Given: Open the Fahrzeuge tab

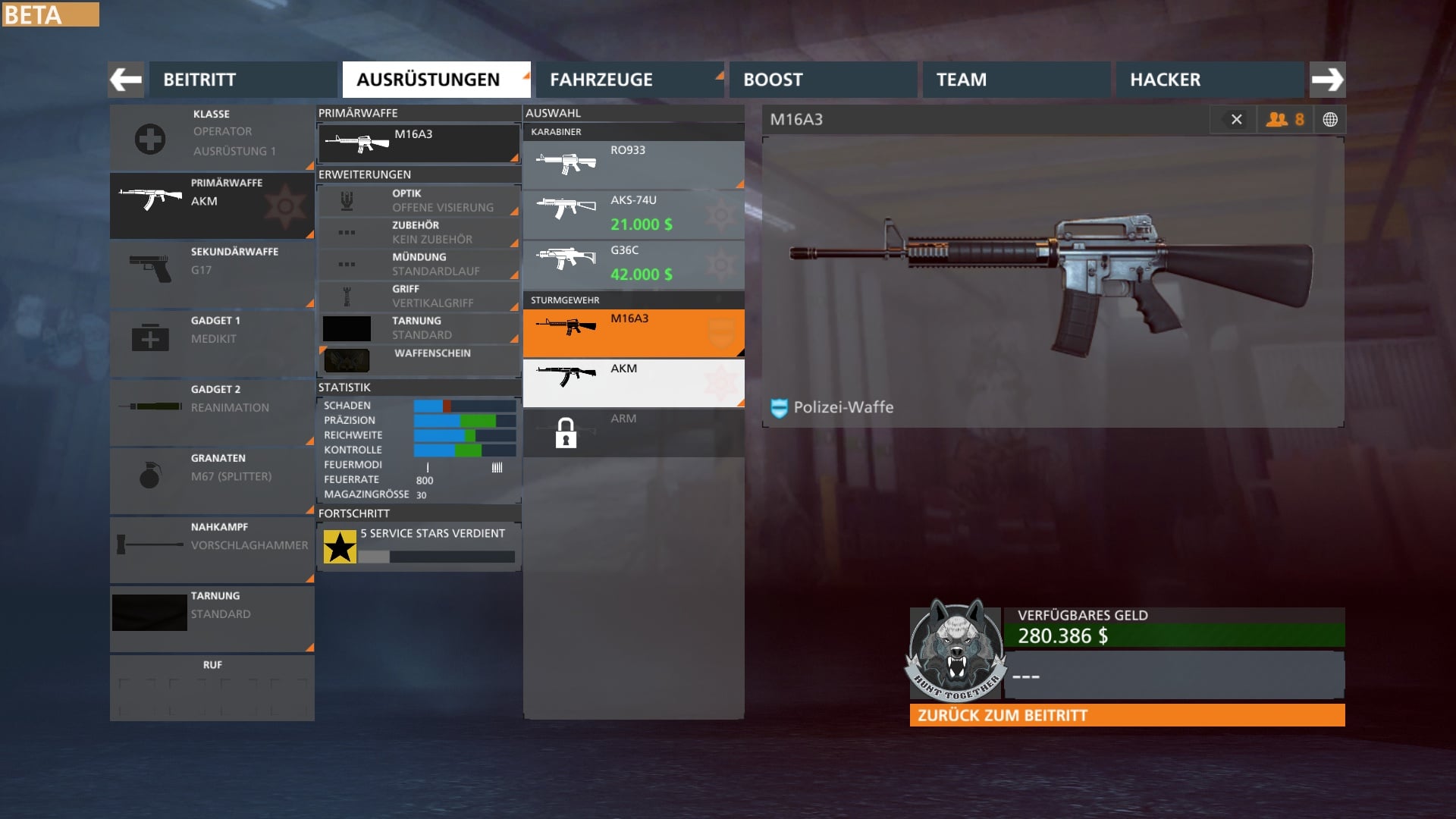Looking at the screenshot, I should 629,80.
